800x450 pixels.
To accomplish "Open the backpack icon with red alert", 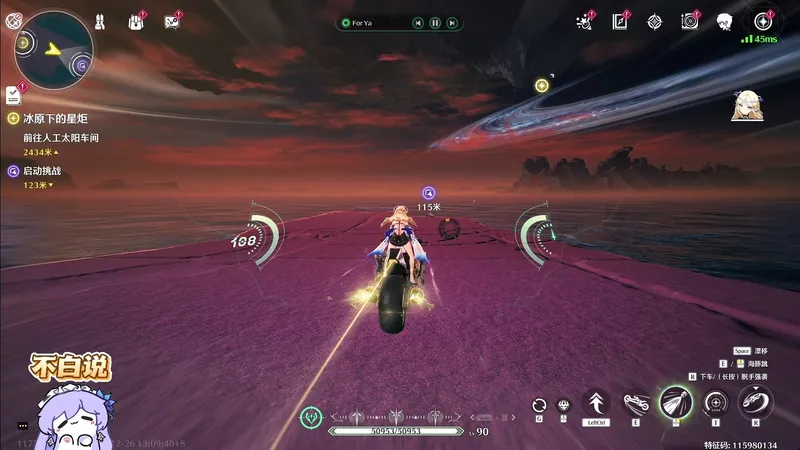I will pos(137,20).
